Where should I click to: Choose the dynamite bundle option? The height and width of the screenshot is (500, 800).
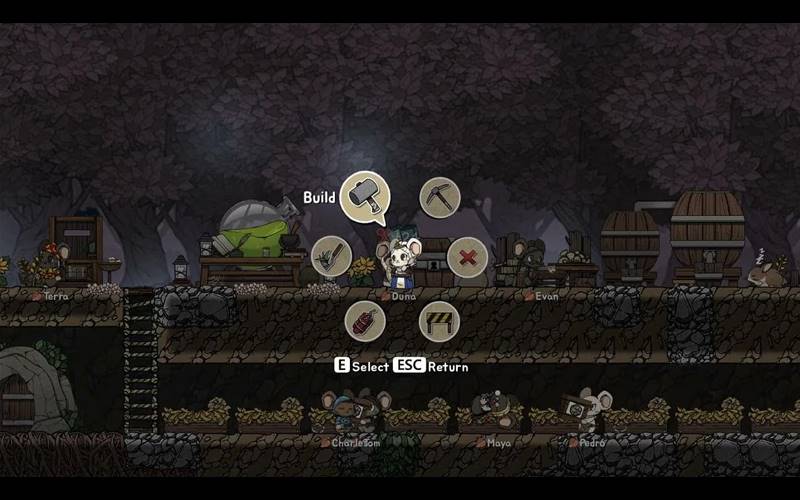[365, 321]
